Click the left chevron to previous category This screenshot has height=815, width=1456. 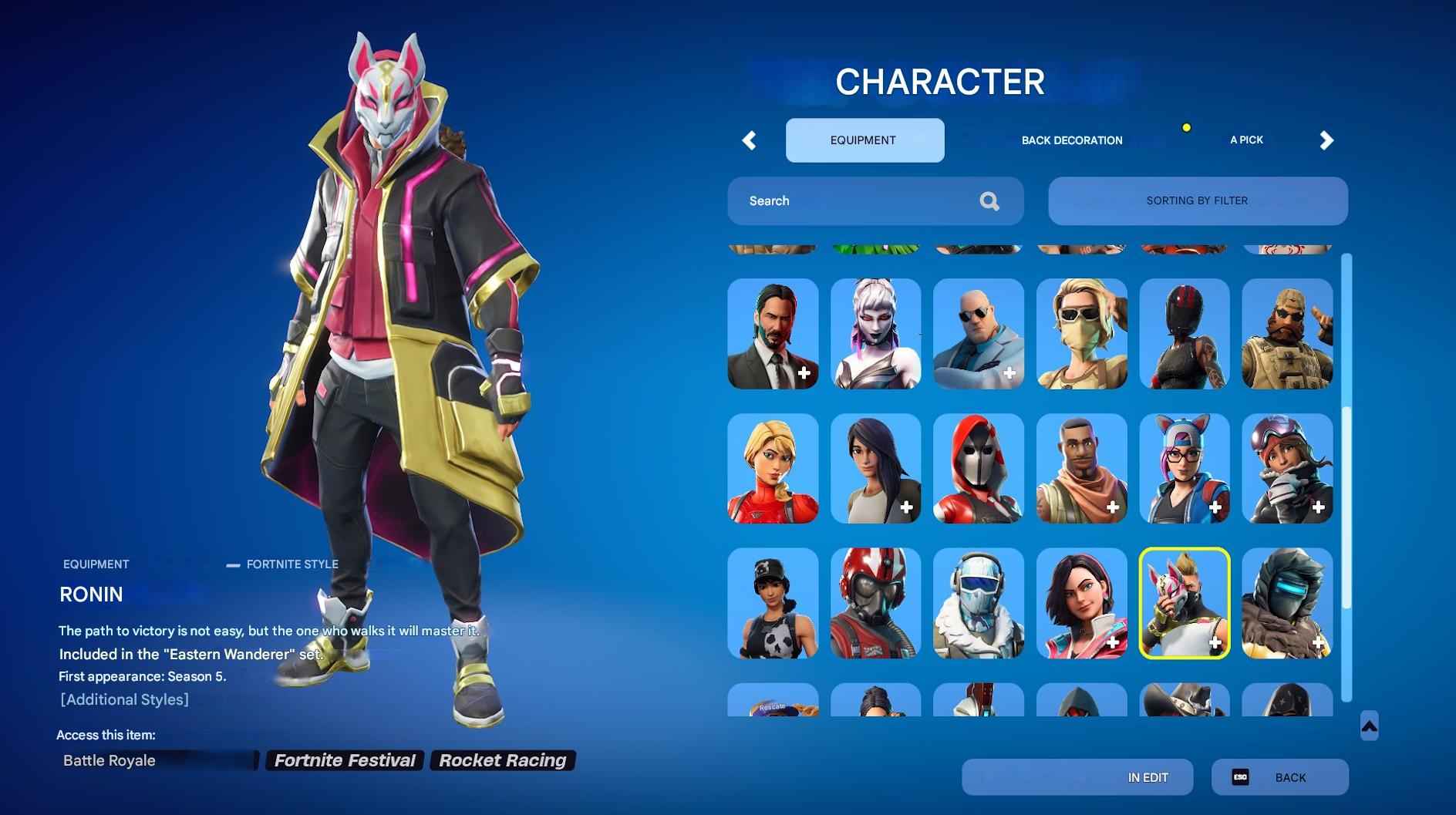tap(749, 140)
